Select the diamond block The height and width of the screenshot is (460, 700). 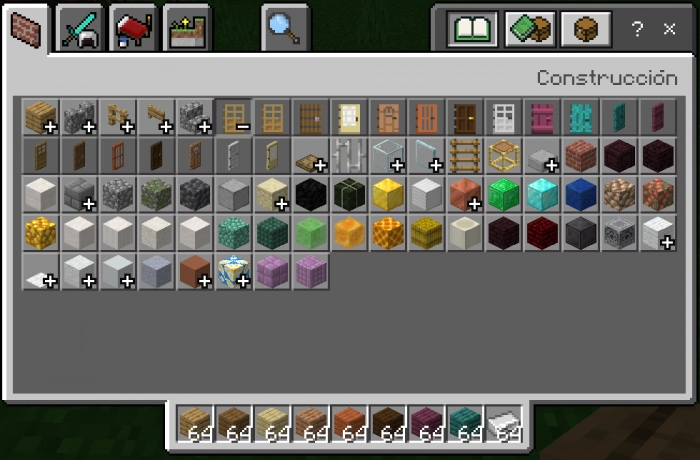(541, 194)
